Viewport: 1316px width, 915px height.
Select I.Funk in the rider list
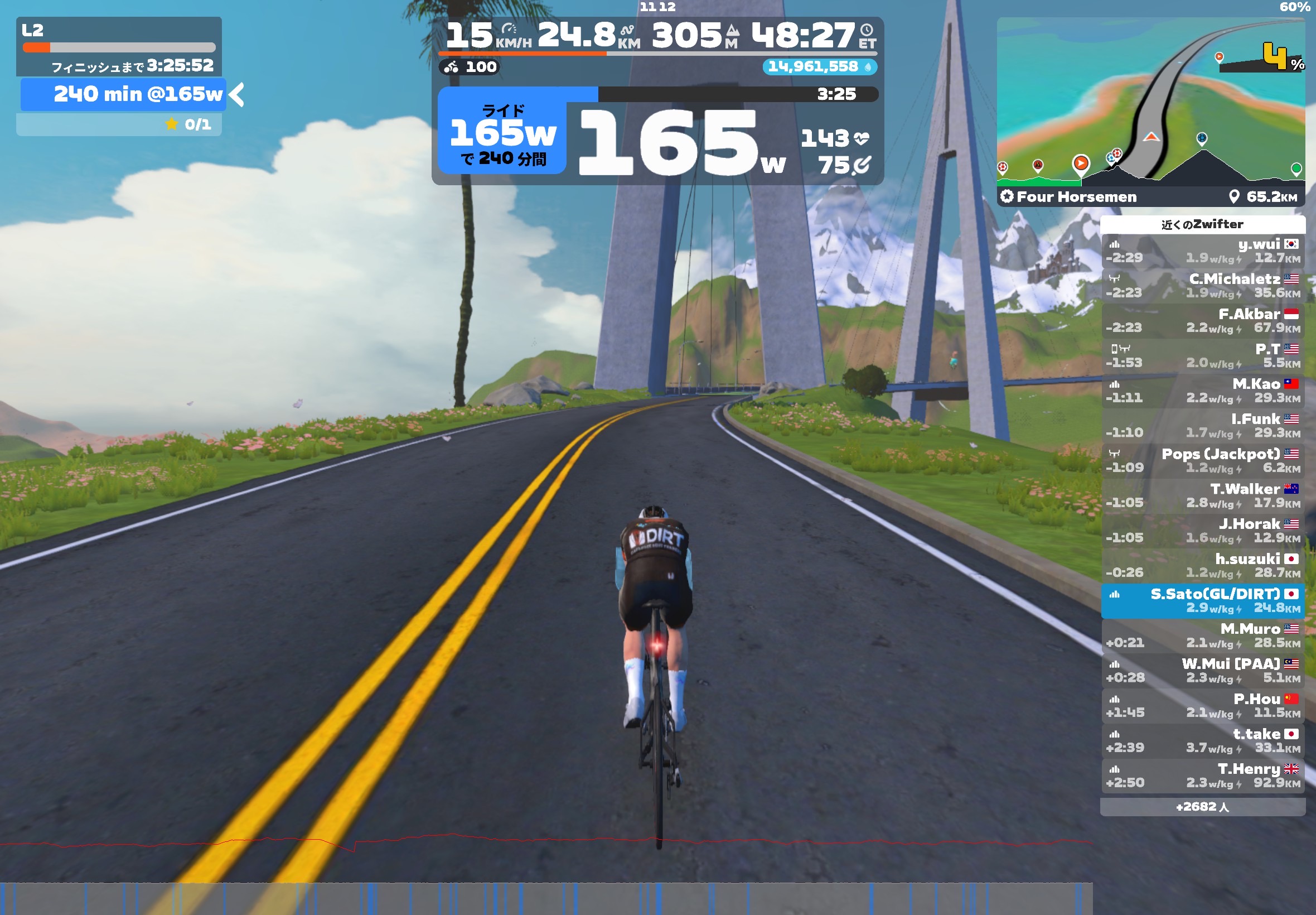[x=1202, y=425]
